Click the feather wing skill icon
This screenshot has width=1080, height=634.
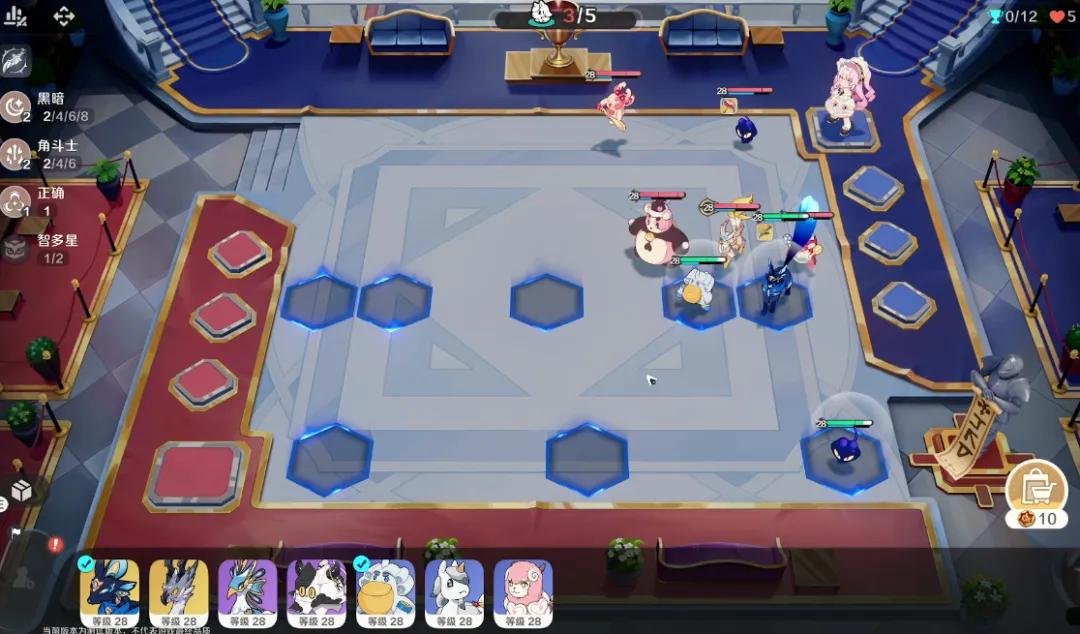[x=16, y=60]
